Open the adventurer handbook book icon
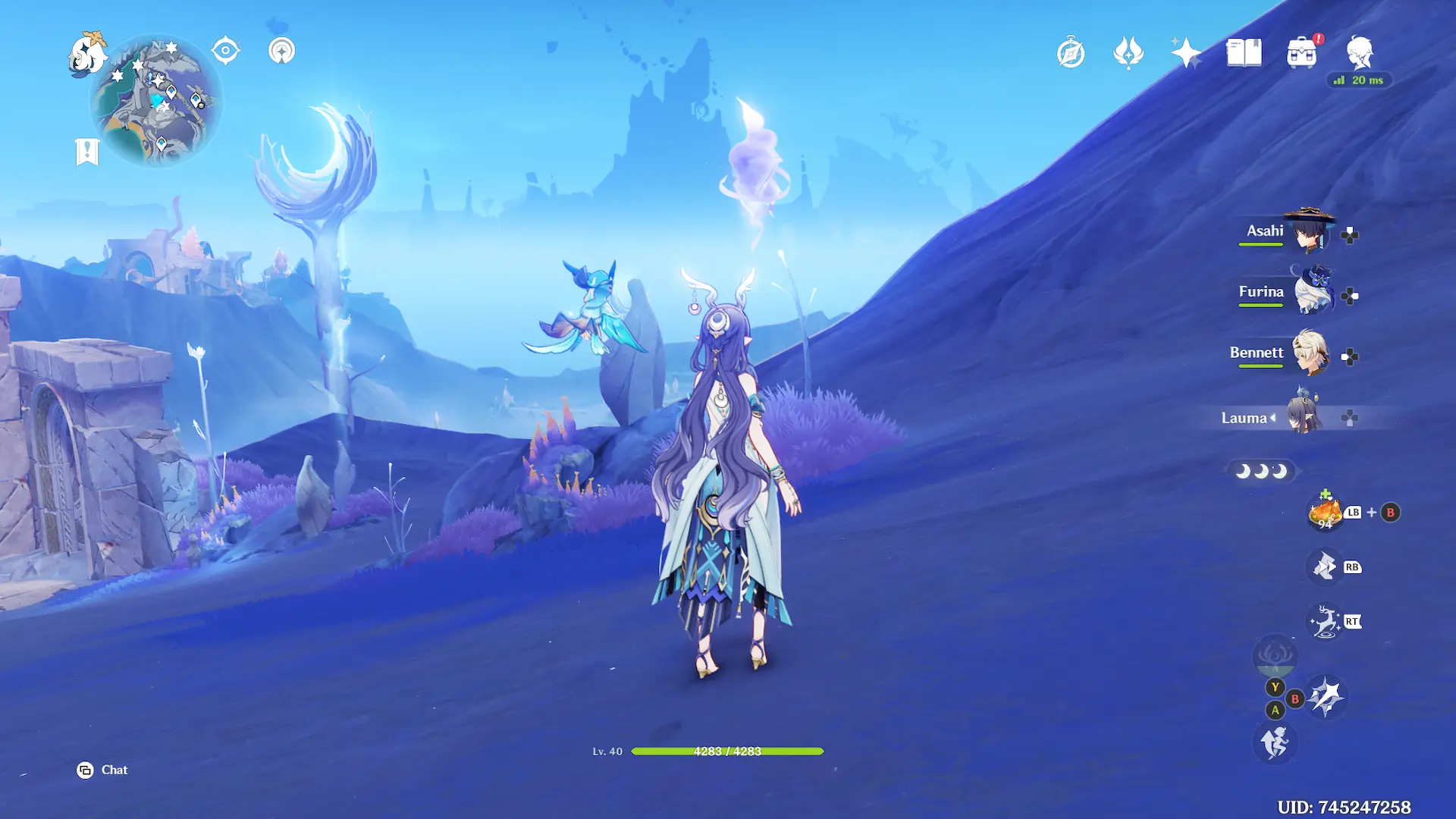The height and width of the screenshot is (819, 1456). point(1244,53)
